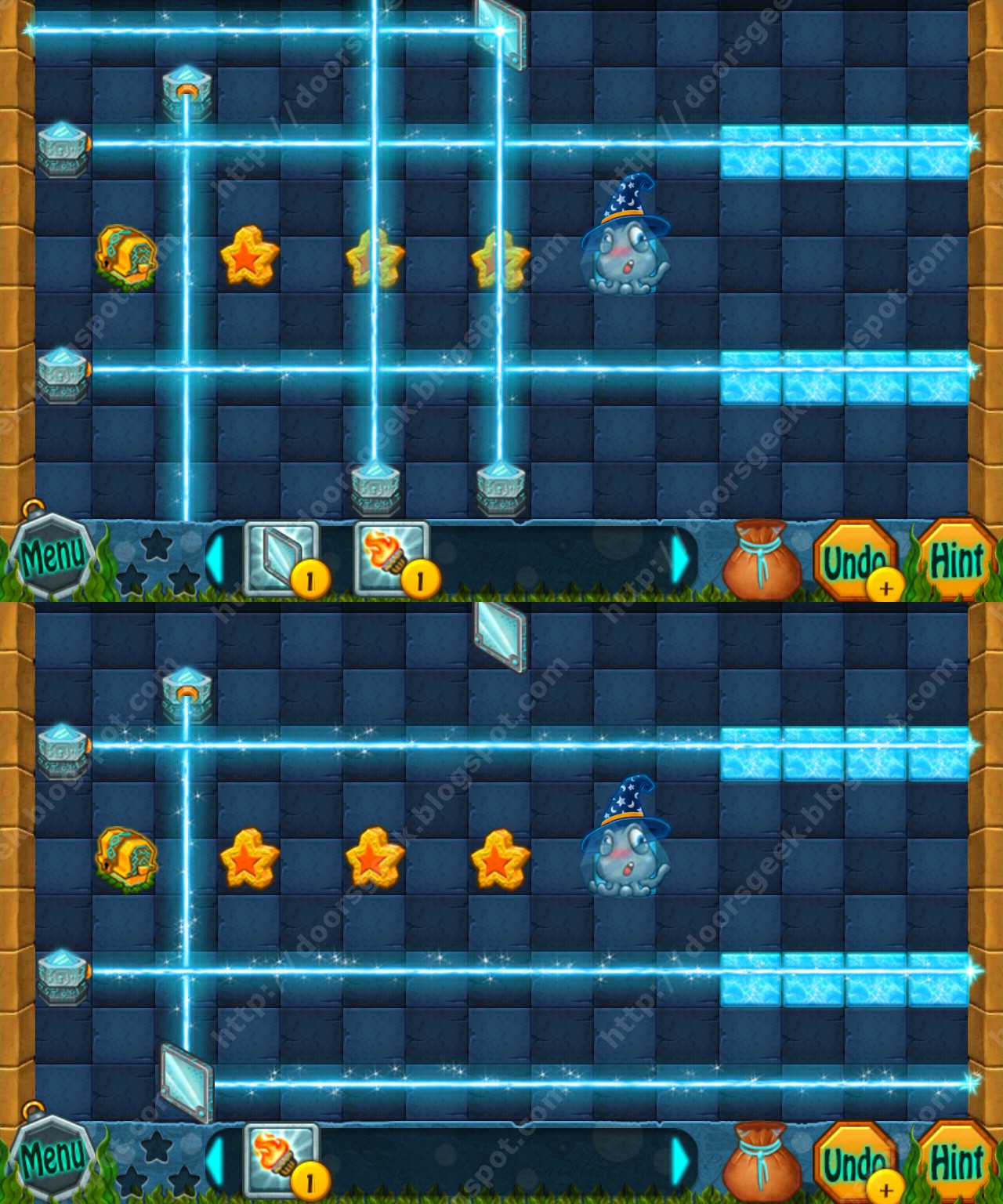This screenshot has height=1204, width=1003.
Task: Collect the first orange star
Action: 249,259
